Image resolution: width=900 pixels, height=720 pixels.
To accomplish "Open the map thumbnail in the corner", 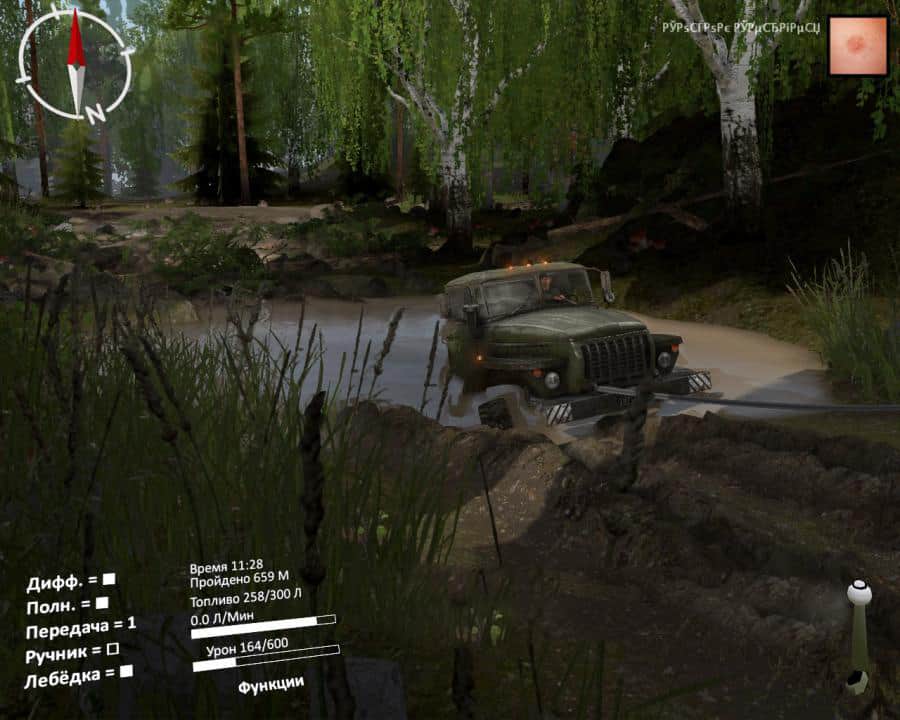I will (858, 46).
